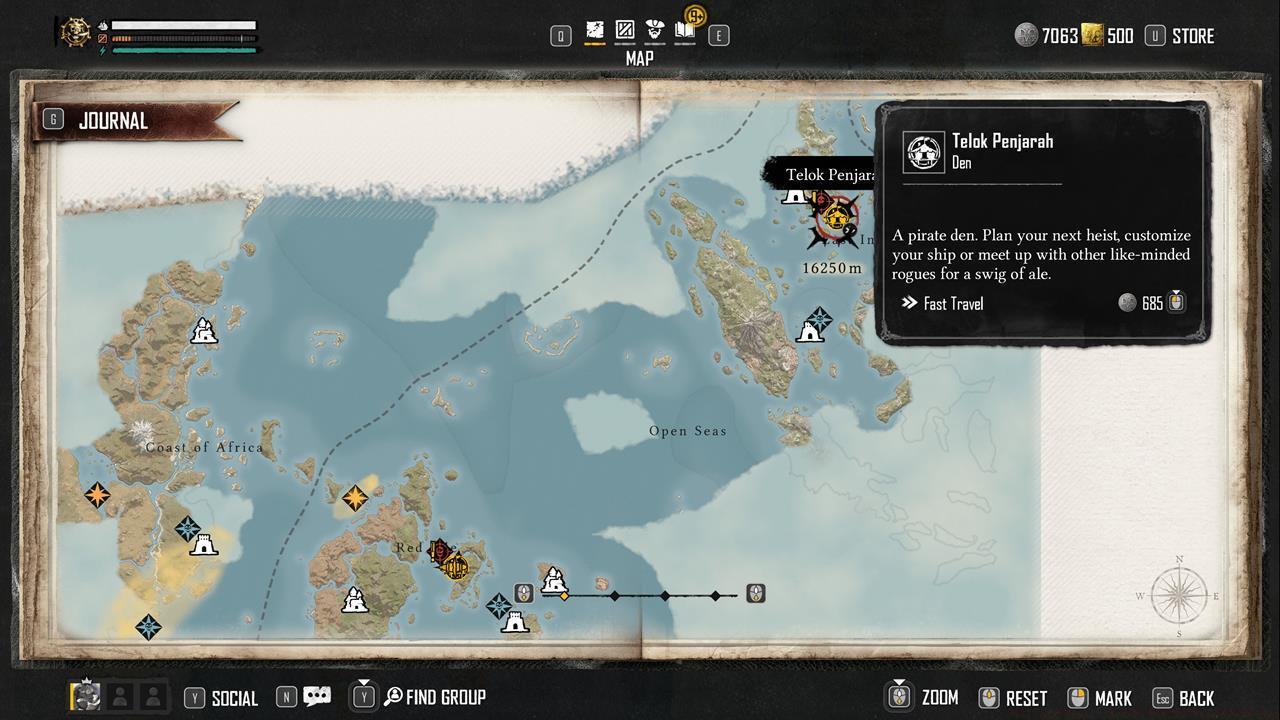Select the orange star marker on Africa's coast
Image resolution: width=1280 pixels, height=720 pixels.
coord(97,494)
